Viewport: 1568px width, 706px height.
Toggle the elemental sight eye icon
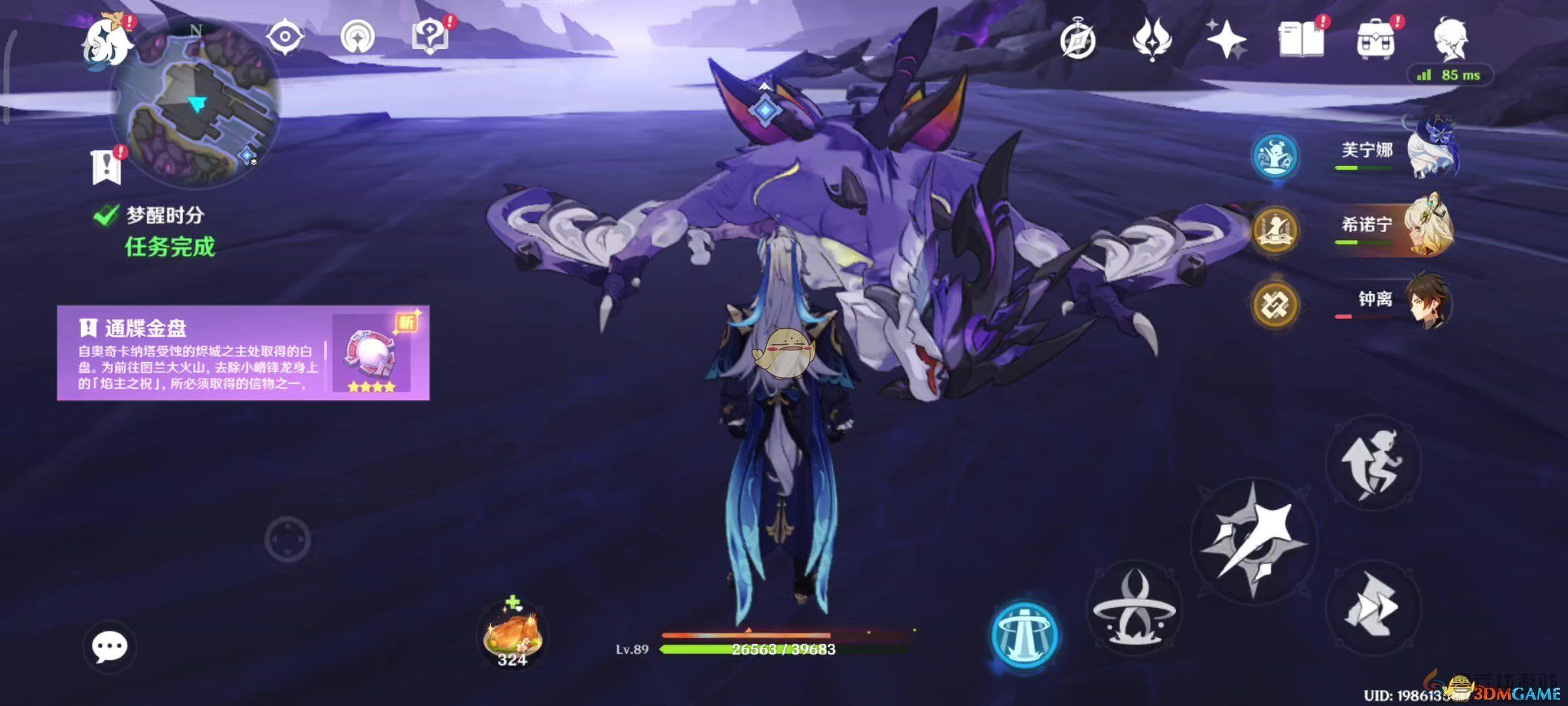286,36
